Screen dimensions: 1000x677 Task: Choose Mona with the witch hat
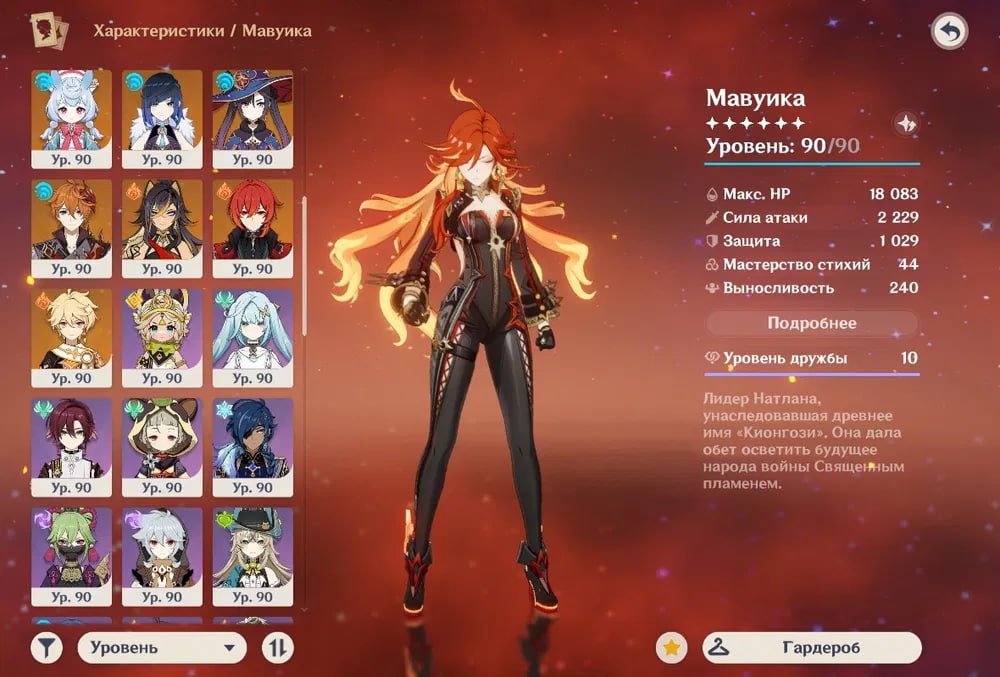pyautogui.click(x=253, y=110)
